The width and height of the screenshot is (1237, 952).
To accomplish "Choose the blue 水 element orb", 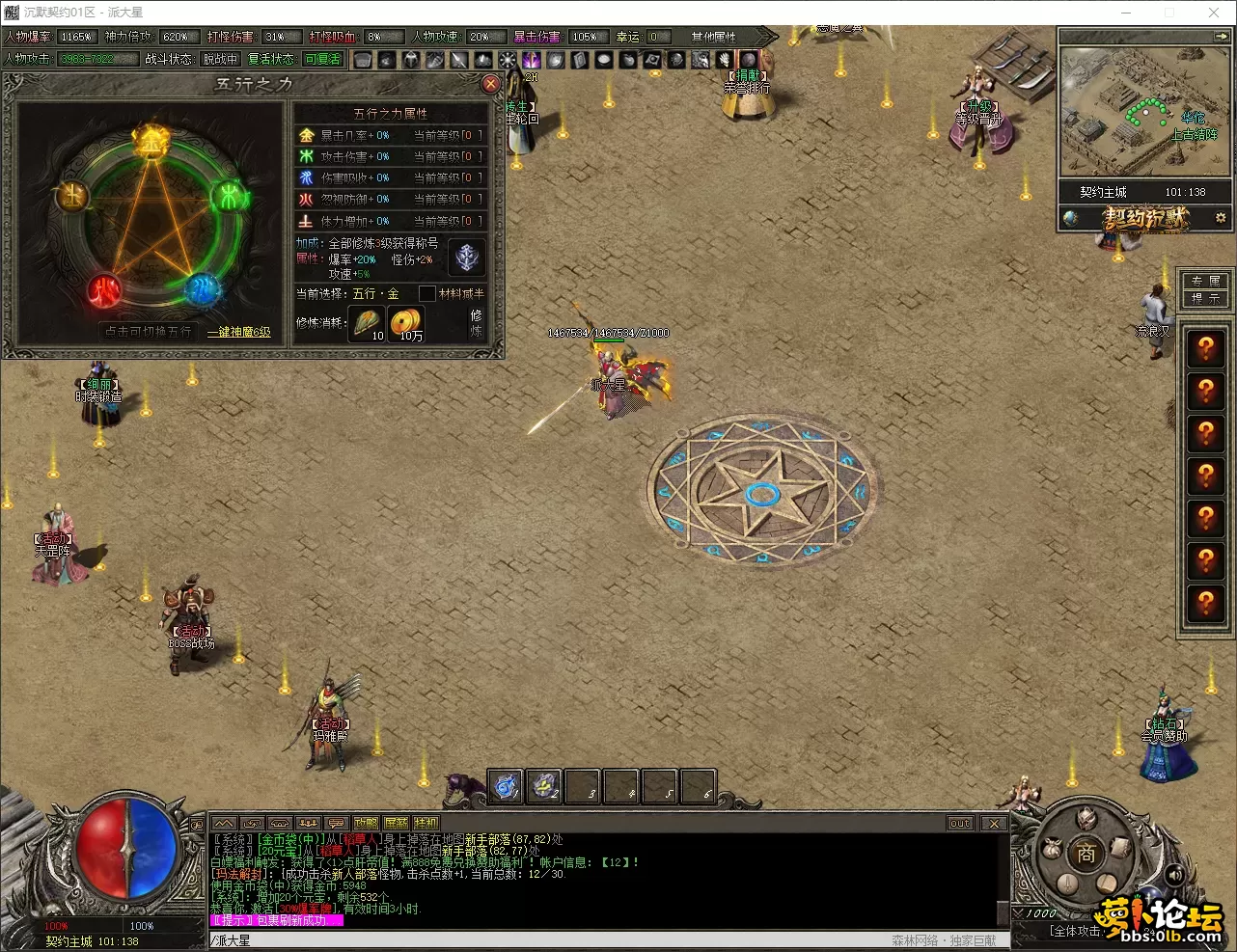I will click(x=202, y=287).
